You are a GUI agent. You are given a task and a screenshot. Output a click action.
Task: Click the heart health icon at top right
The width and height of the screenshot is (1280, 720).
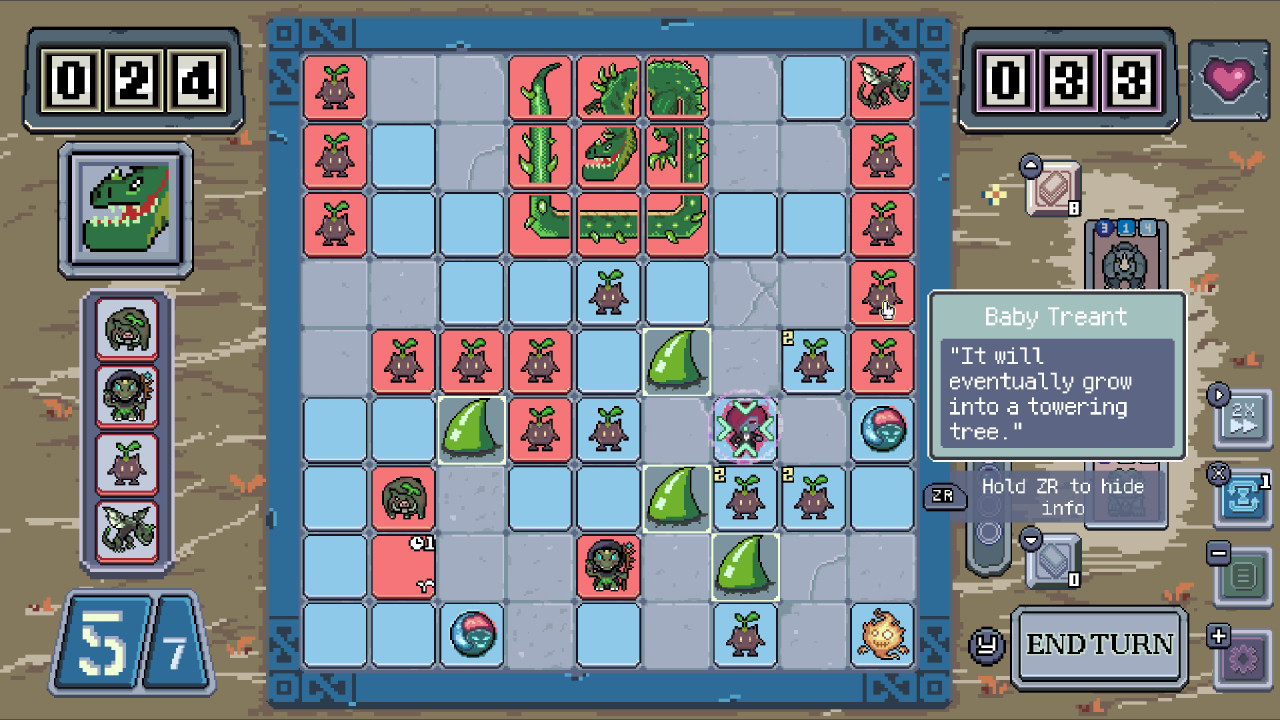tap(1229, 75)
